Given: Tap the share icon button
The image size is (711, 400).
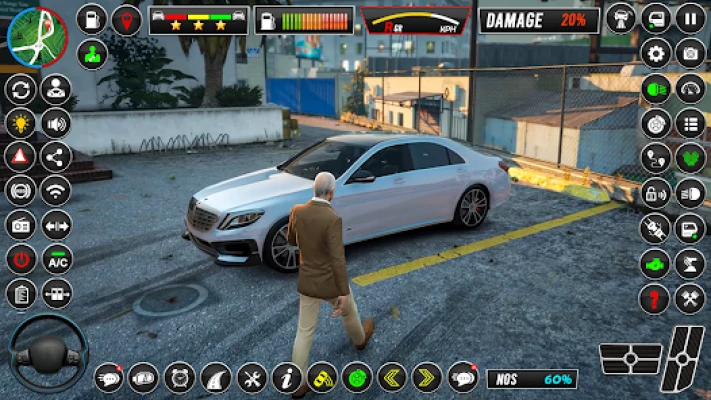Looking at the screenshot, I should [56, 156].
